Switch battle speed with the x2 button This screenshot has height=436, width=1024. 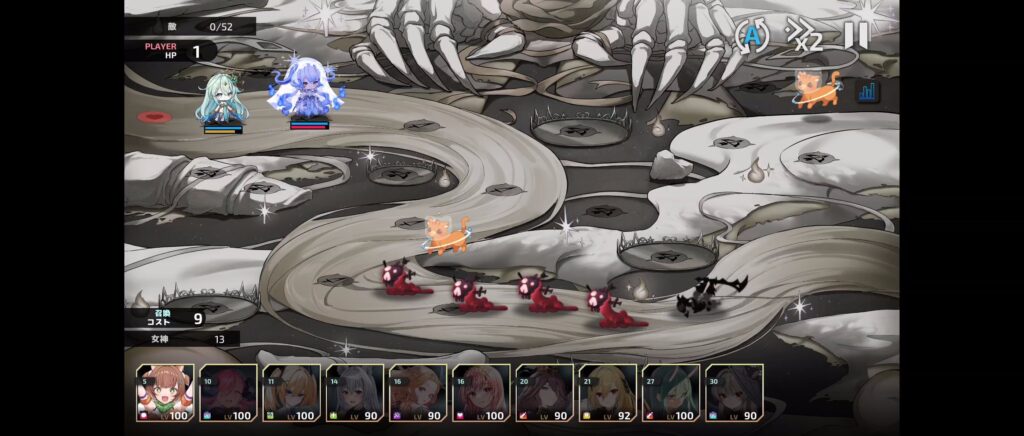[803, 36]
